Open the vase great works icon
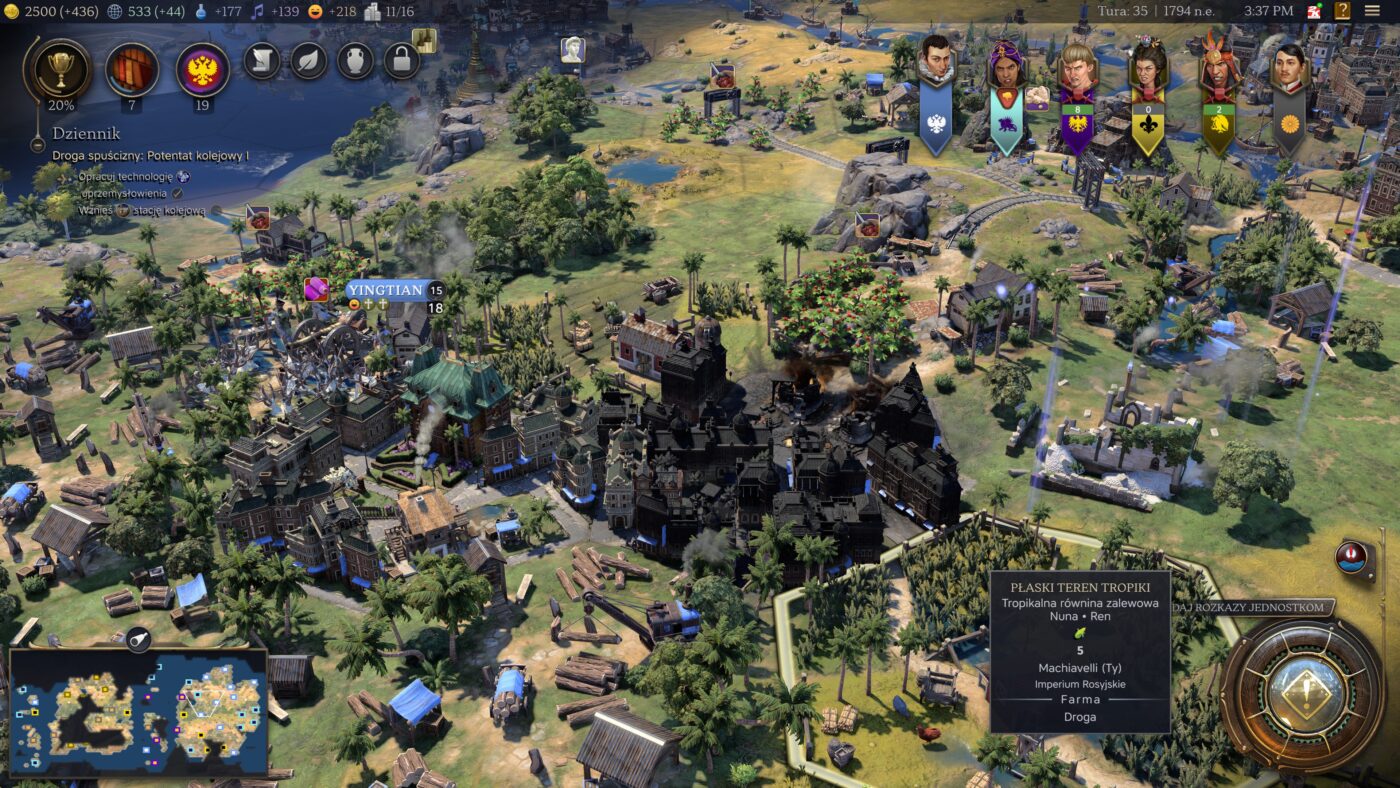The width and height of the screenshot is (1400, 788). [355, 61]
